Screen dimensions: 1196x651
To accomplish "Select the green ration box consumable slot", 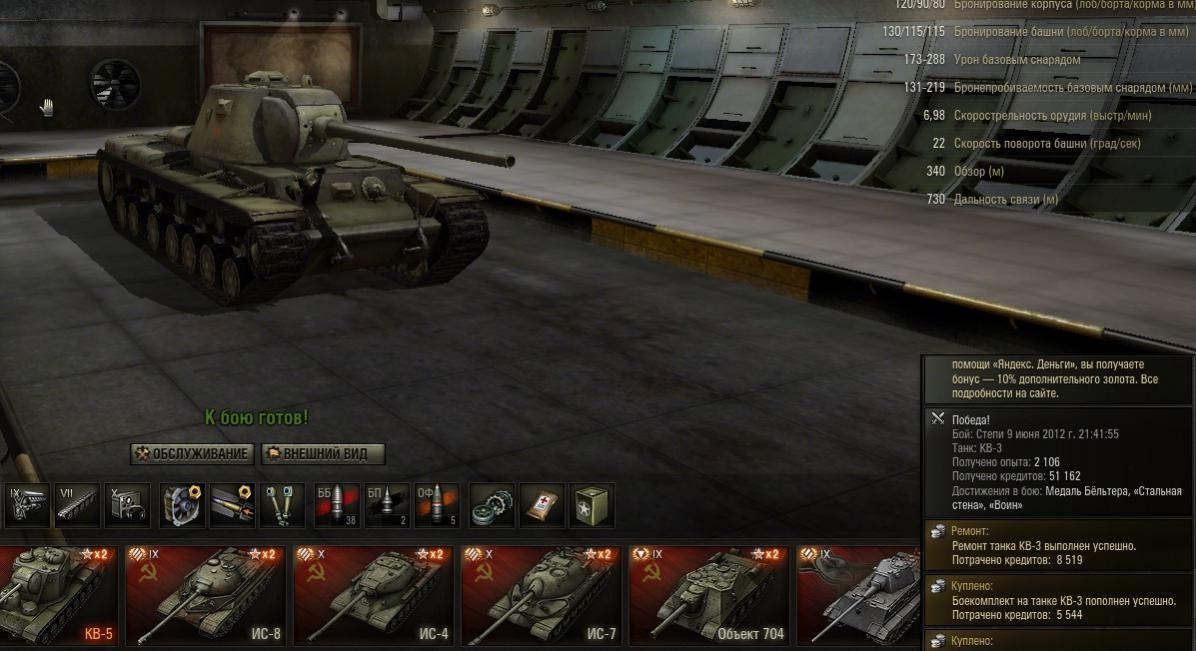I will point(592,505).
